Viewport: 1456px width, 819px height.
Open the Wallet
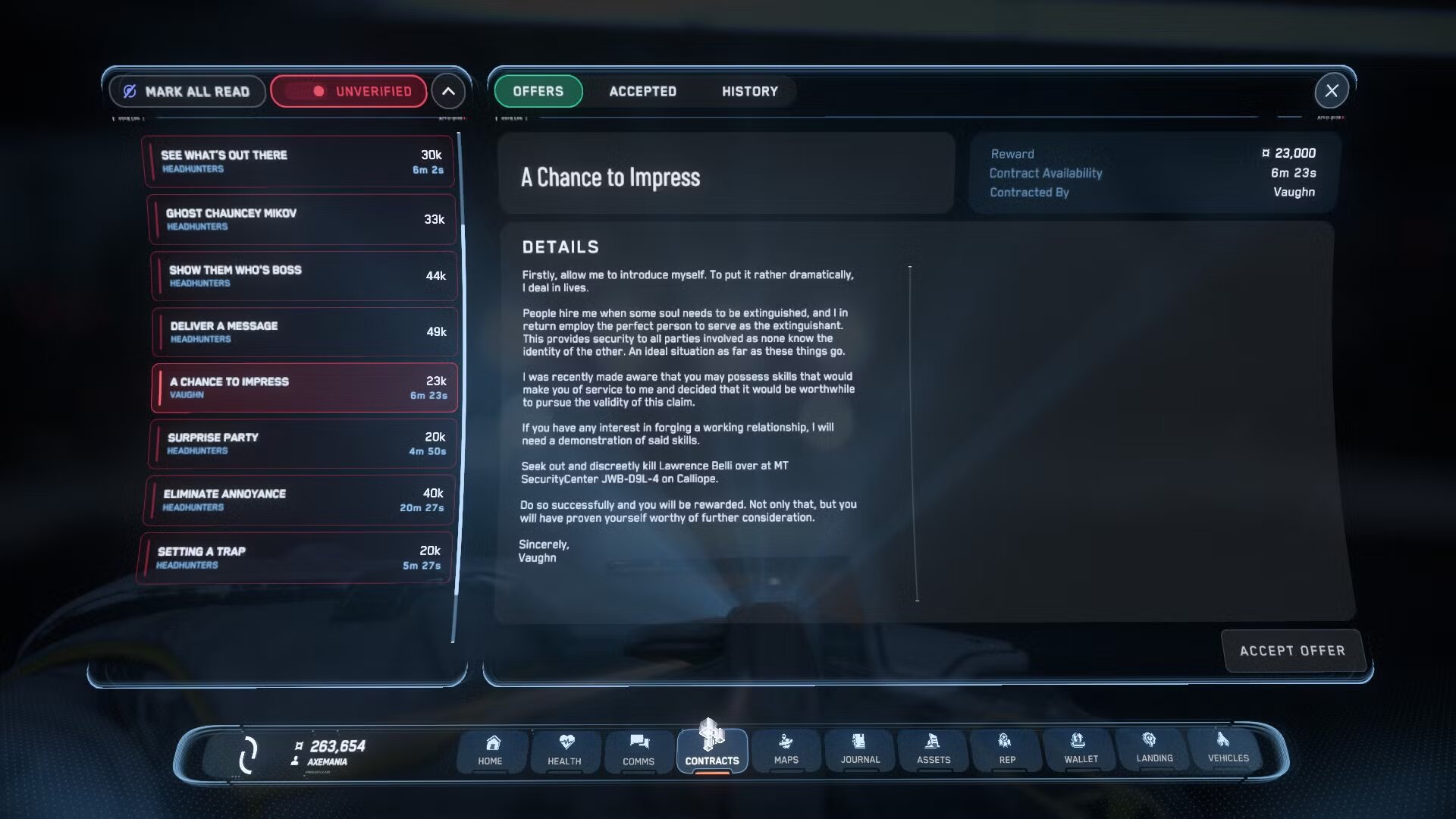(x=1080, y=752)
